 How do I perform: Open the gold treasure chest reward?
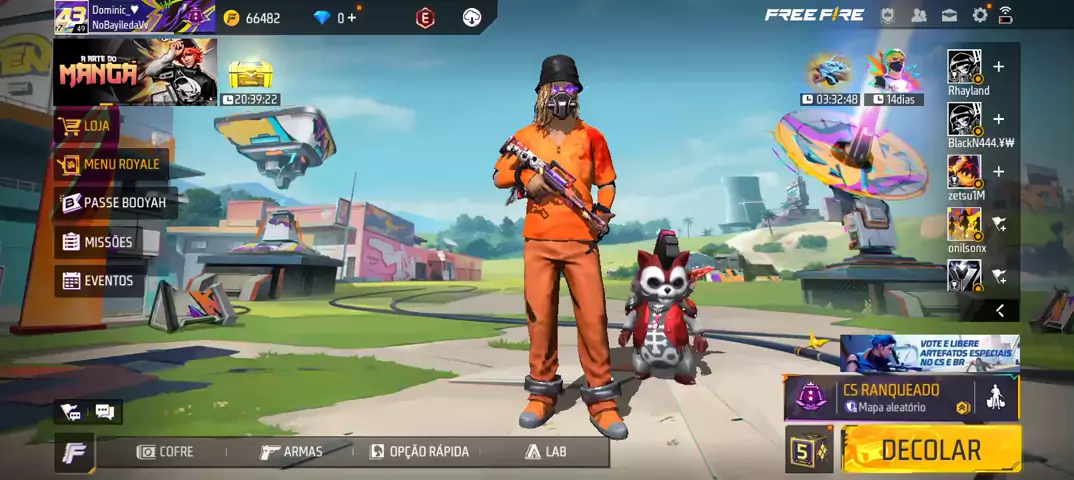point(250,73)
